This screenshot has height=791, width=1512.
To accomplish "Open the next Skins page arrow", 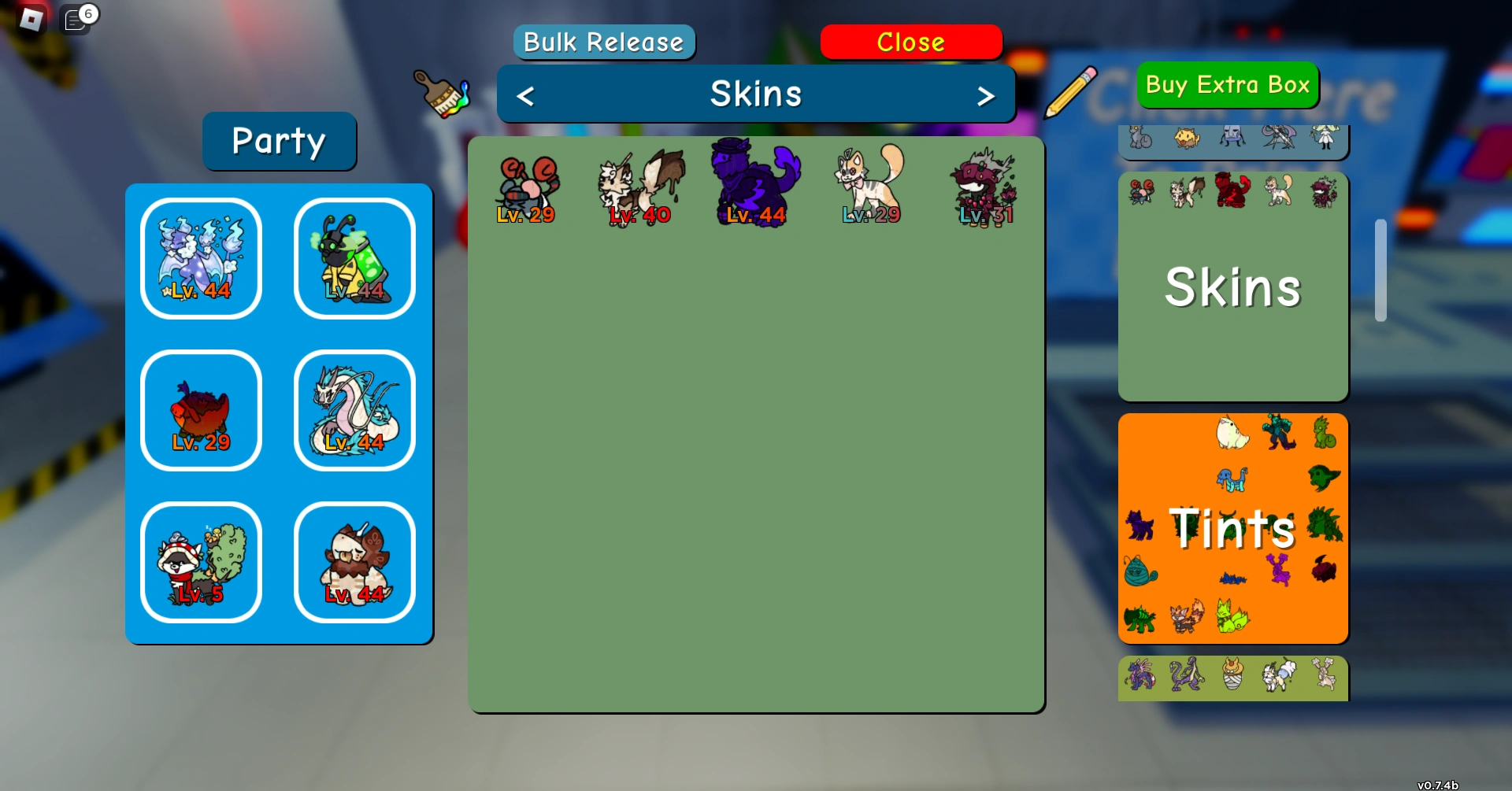I will click(987, 94).
